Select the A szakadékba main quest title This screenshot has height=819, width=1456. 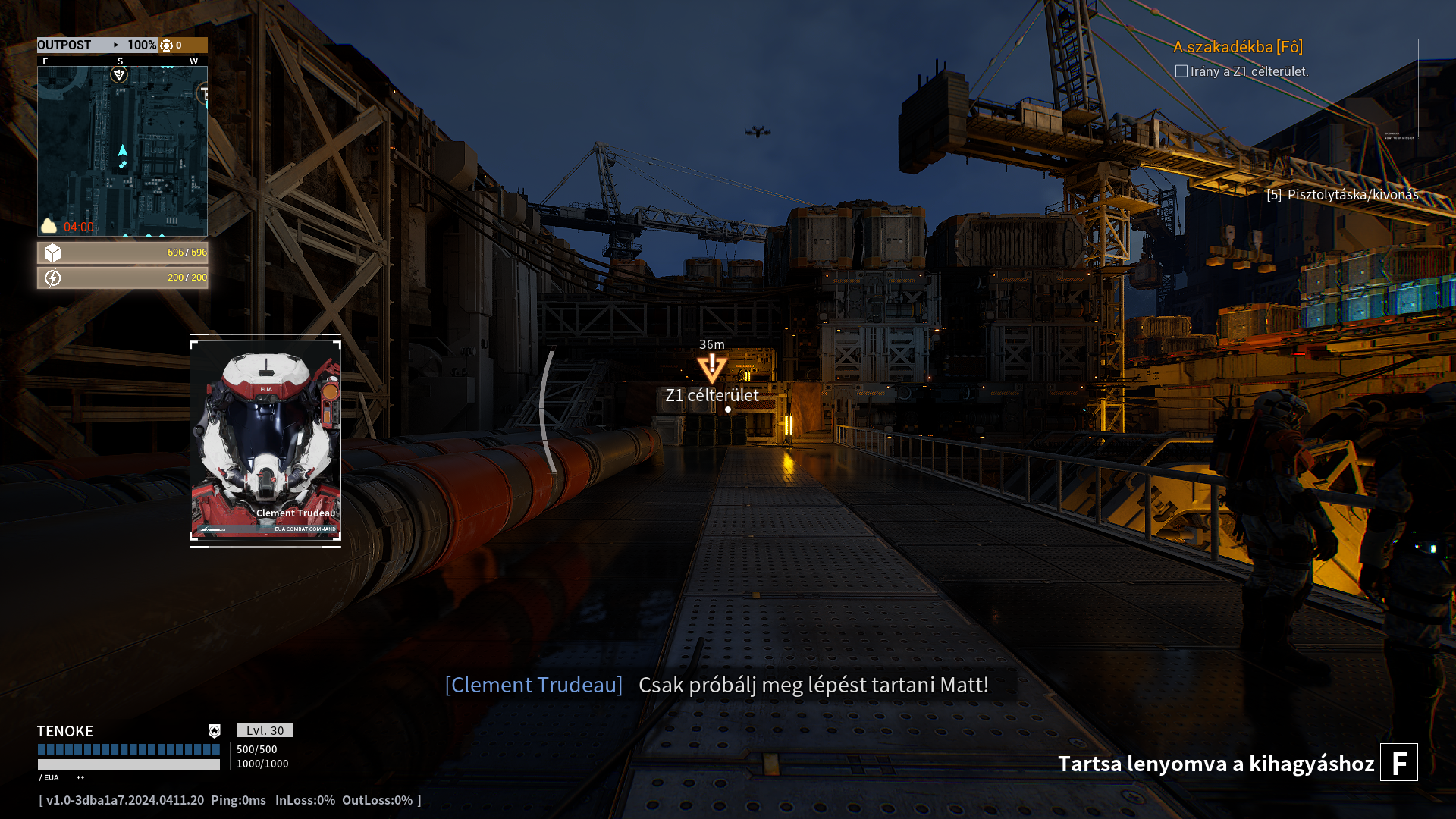(x=1238, y=47)
